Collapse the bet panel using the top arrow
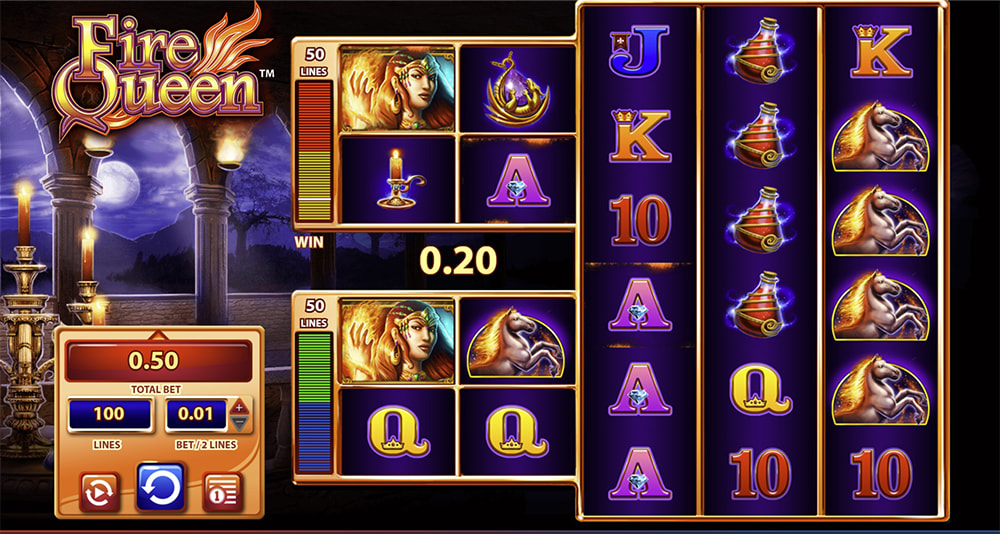The height and width of the screenshot is (534, 1000). [x=157, y=333]
